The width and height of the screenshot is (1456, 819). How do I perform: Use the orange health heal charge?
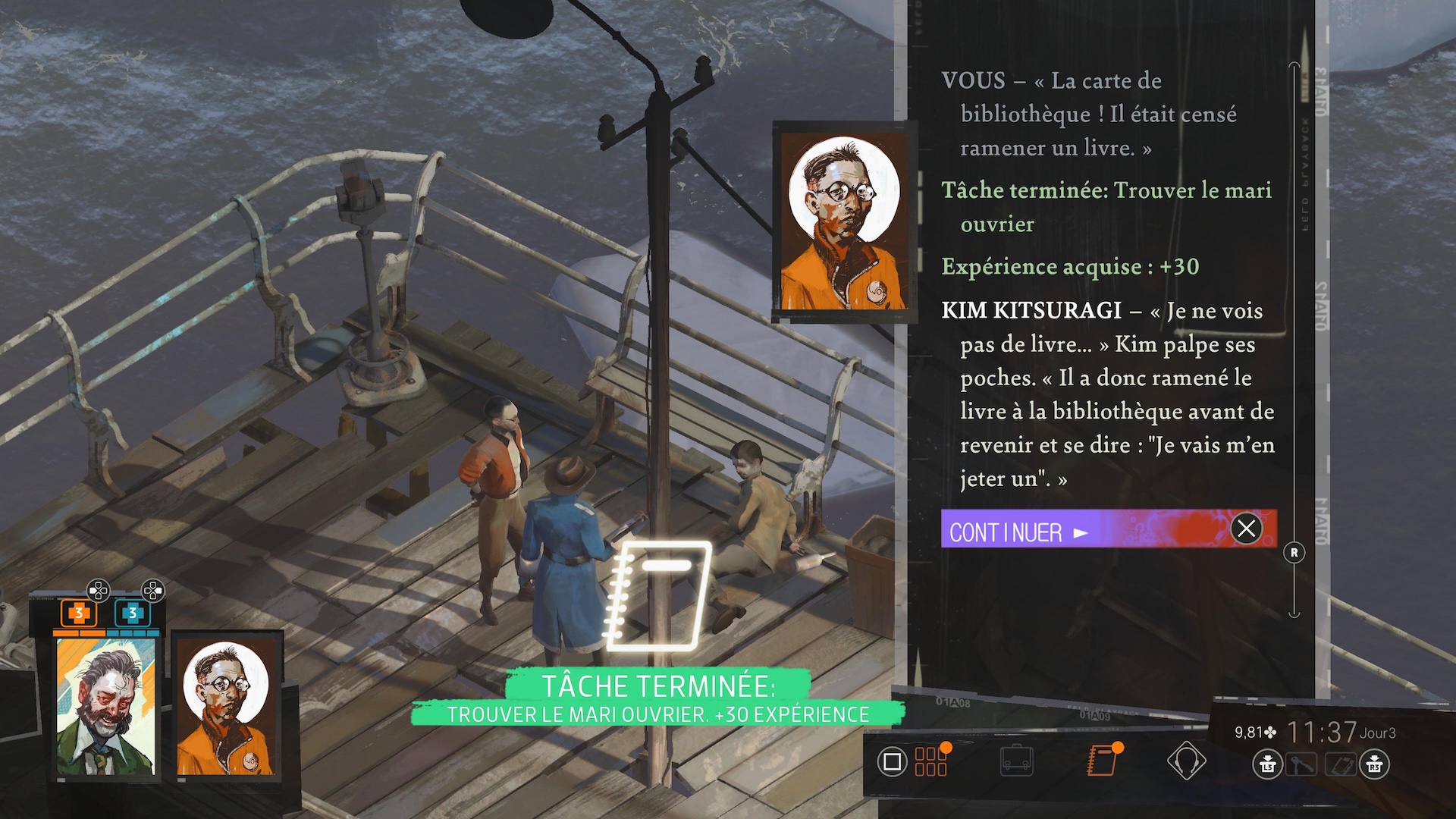(79, 613)
